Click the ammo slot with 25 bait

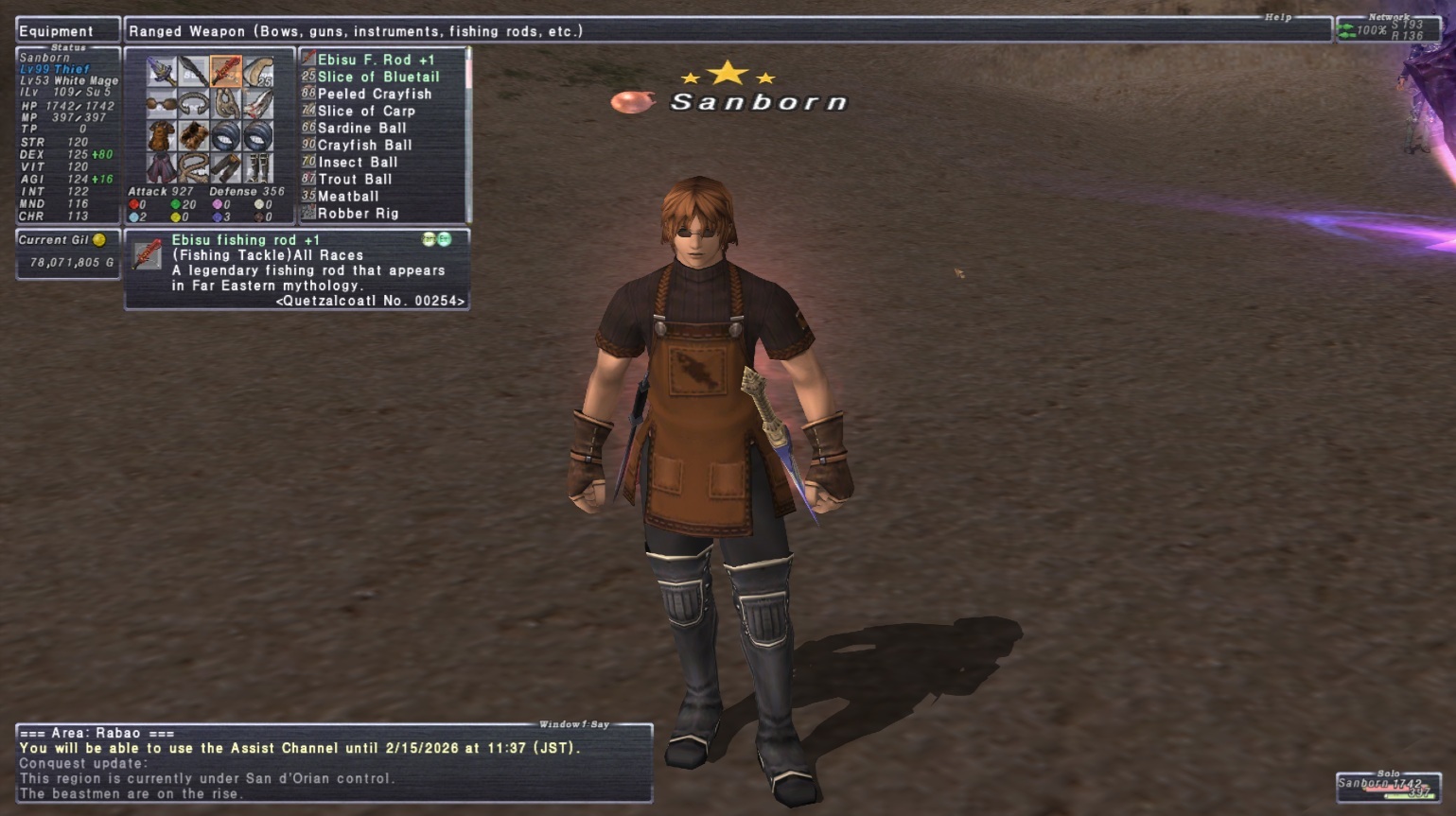(258, 72)
